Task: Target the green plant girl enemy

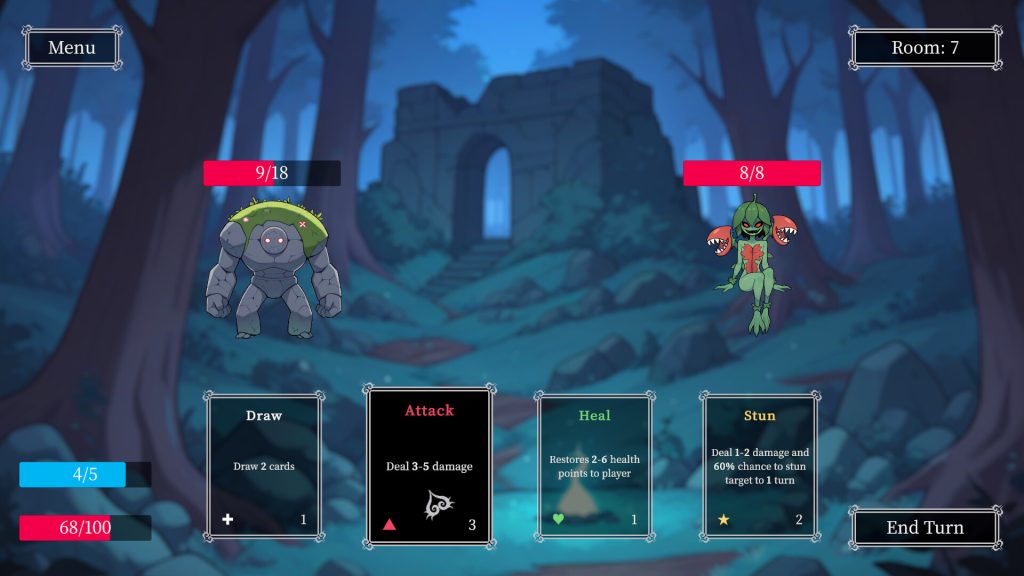Action: 752,264
